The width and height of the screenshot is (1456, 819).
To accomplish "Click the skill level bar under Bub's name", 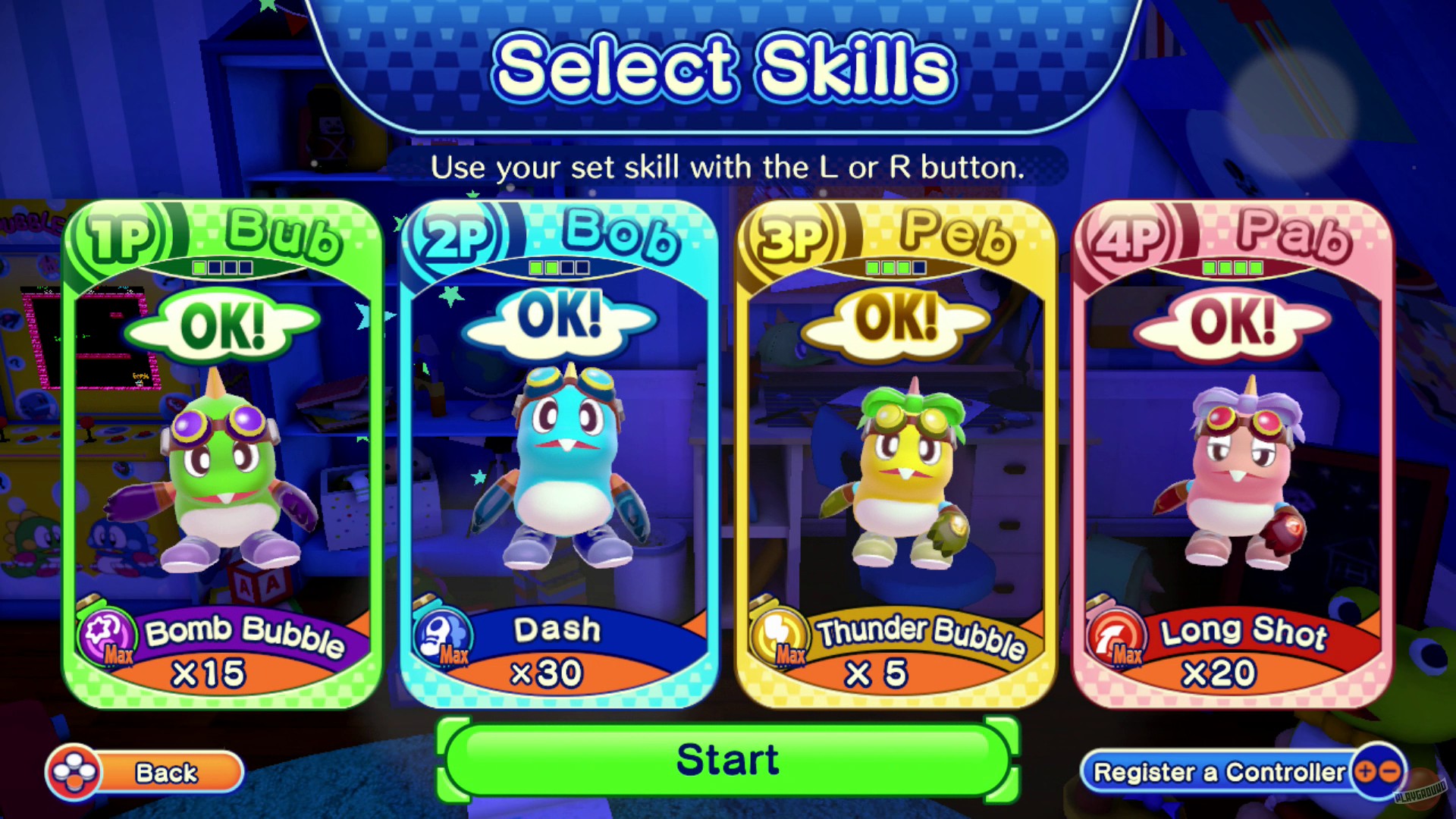I will 224,266.
